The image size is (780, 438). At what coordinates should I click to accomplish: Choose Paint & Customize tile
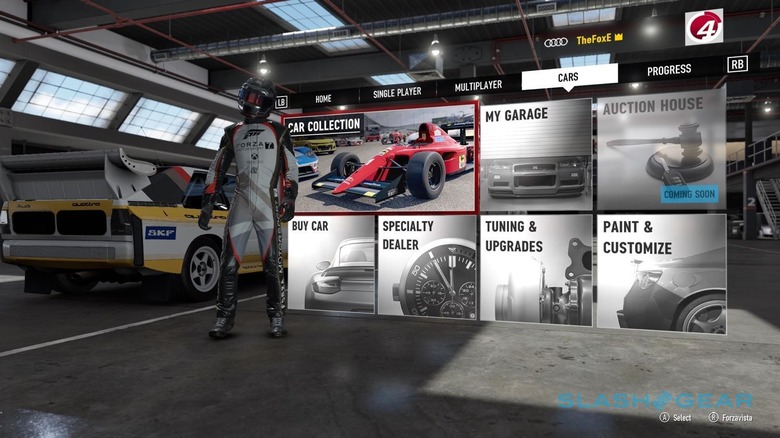pyautogui.click(x=662, y=272)
